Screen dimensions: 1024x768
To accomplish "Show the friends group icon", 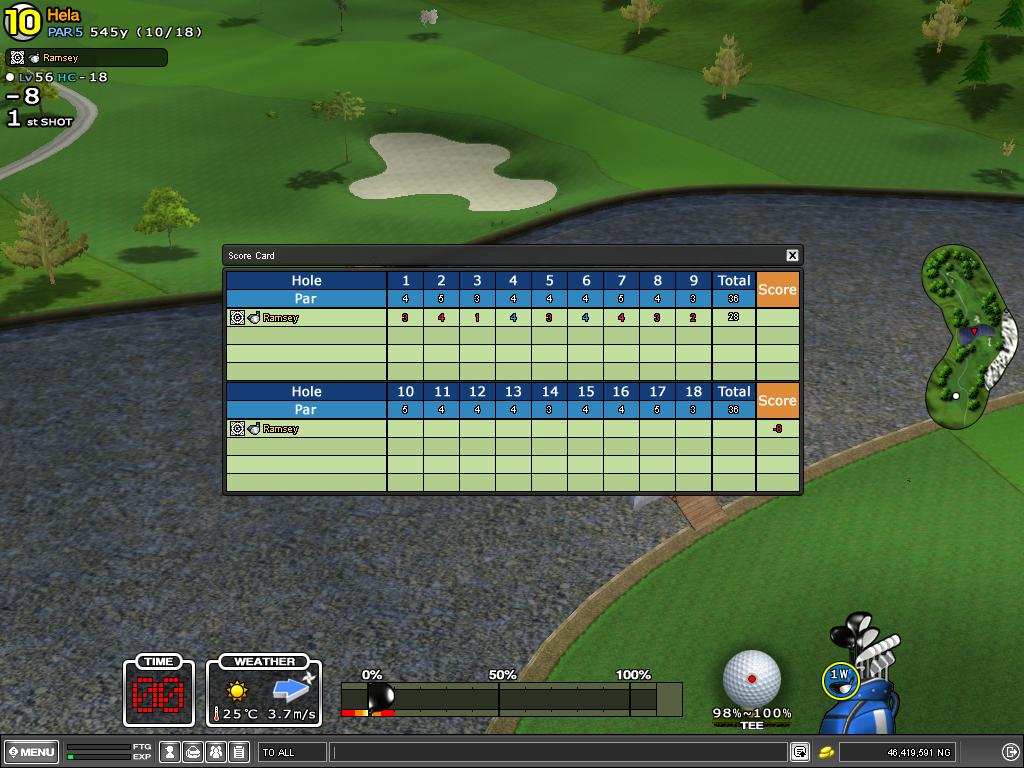I will coord(216,752).
